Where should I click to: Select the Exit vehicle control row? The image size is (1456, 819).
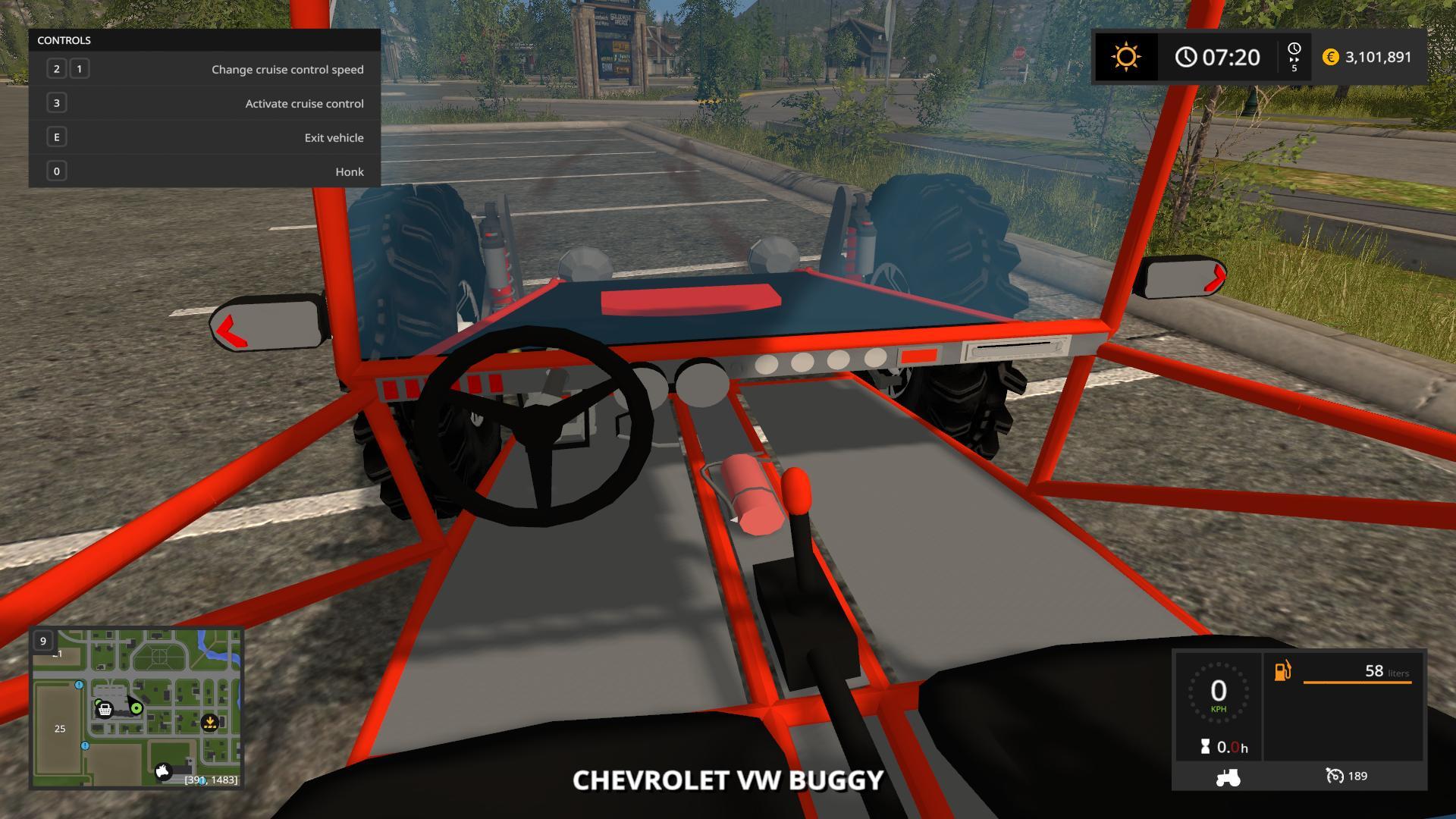pyautogui.click(x=205, y=137)
